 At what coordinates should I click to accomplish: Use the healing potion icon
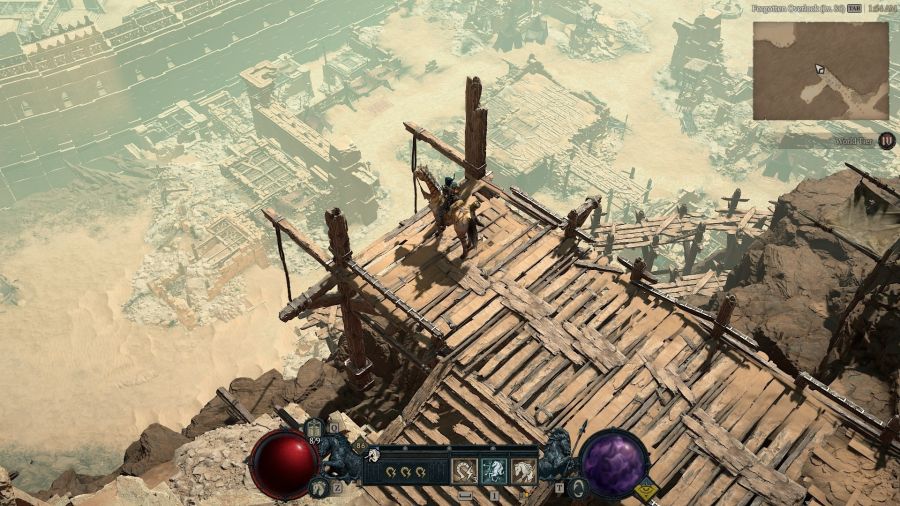coord(314,430)
